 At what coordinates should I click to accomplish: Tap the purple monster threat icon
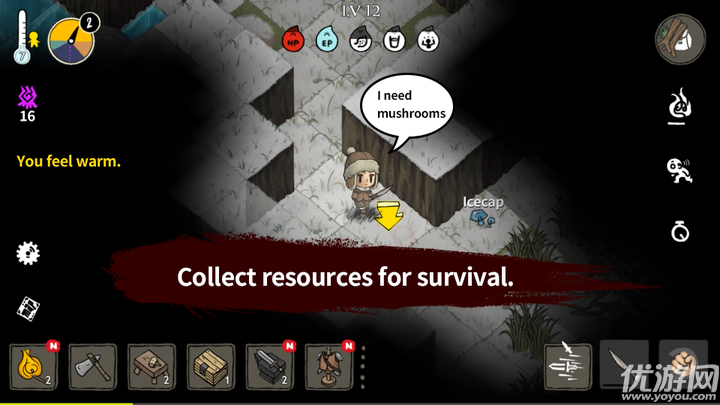(x=27, y=98)
